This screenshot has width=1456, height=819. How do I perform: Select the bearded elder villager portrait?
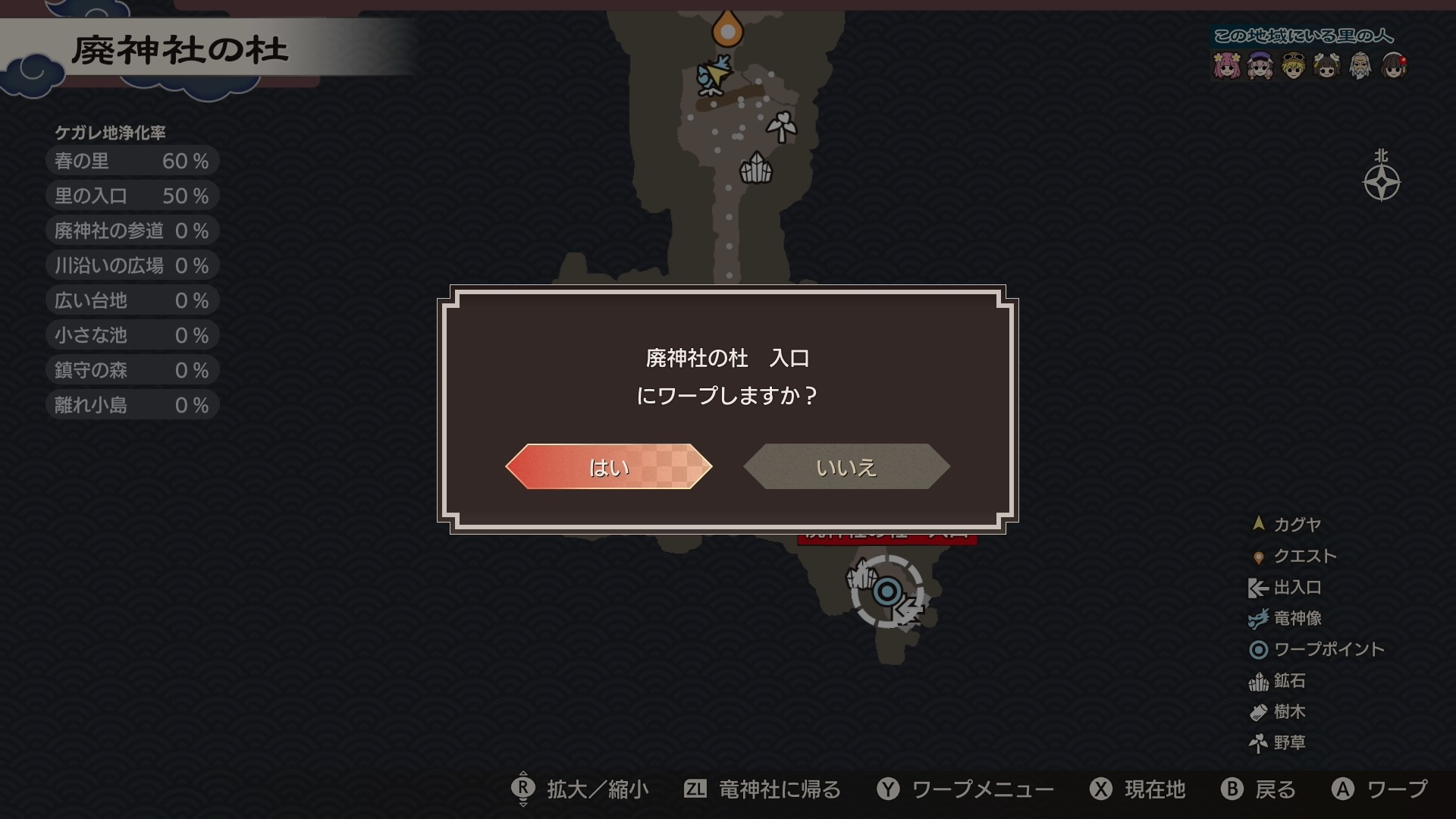pyautogui.click(x=1360, y=67)
